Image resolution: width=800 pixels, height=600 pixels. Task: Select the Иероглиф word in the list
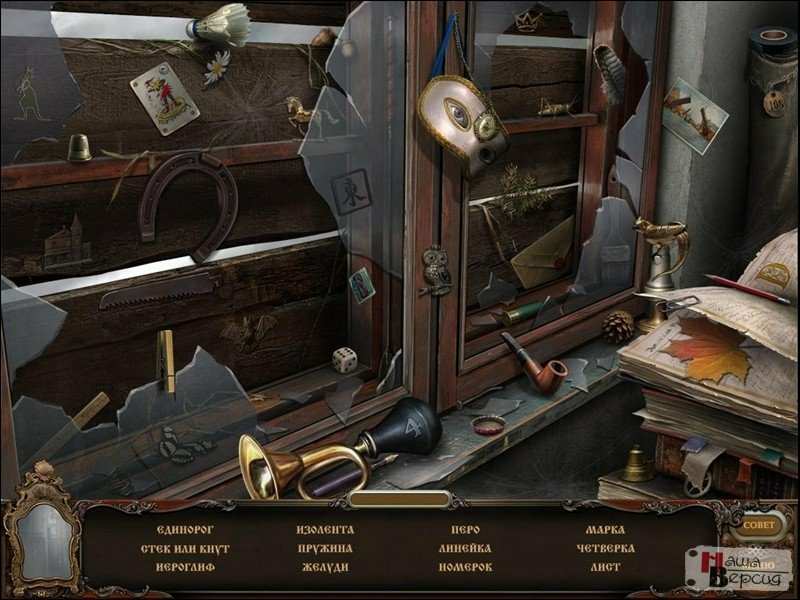pos(186,567)
